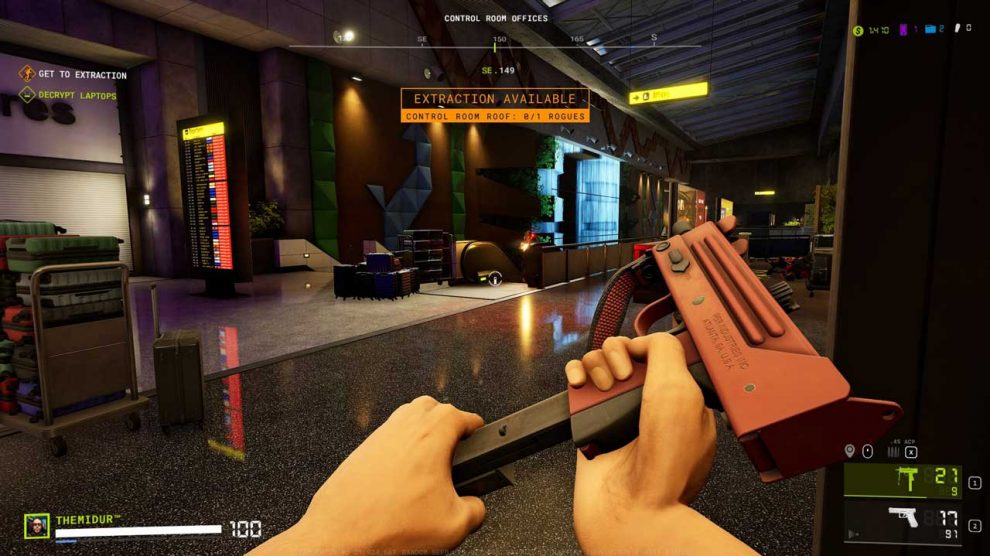Click the .45 ACP ammo type icon

893,452
